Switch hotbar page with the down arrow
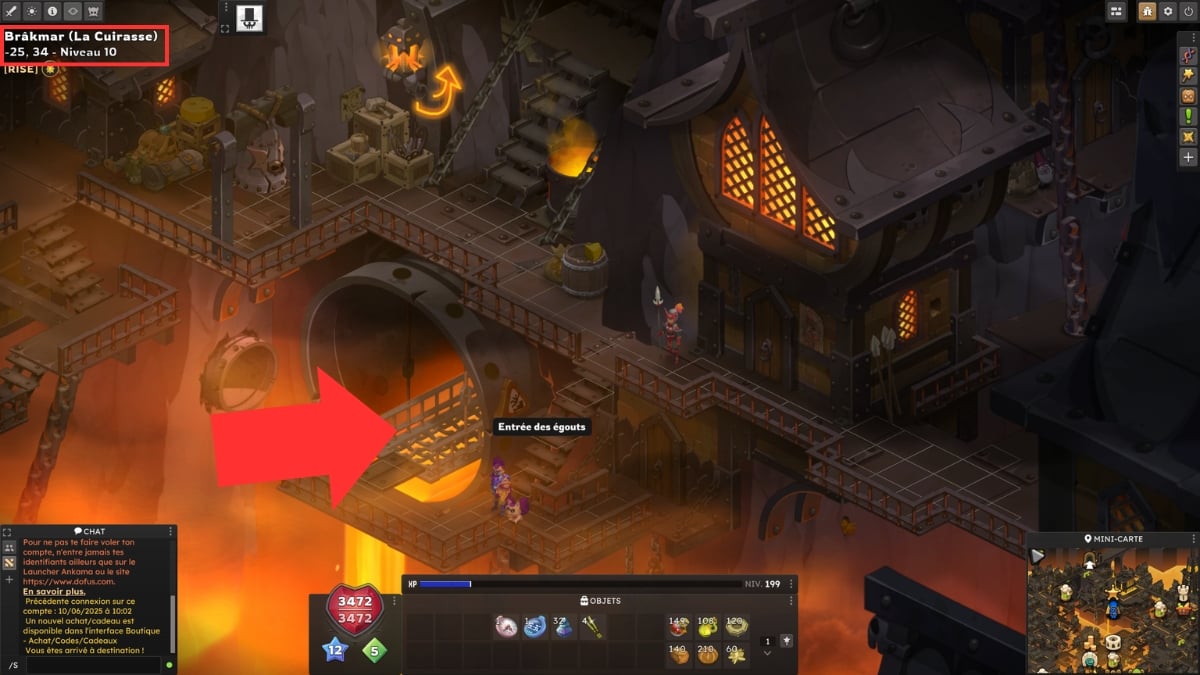 click(x=767, y=653)
